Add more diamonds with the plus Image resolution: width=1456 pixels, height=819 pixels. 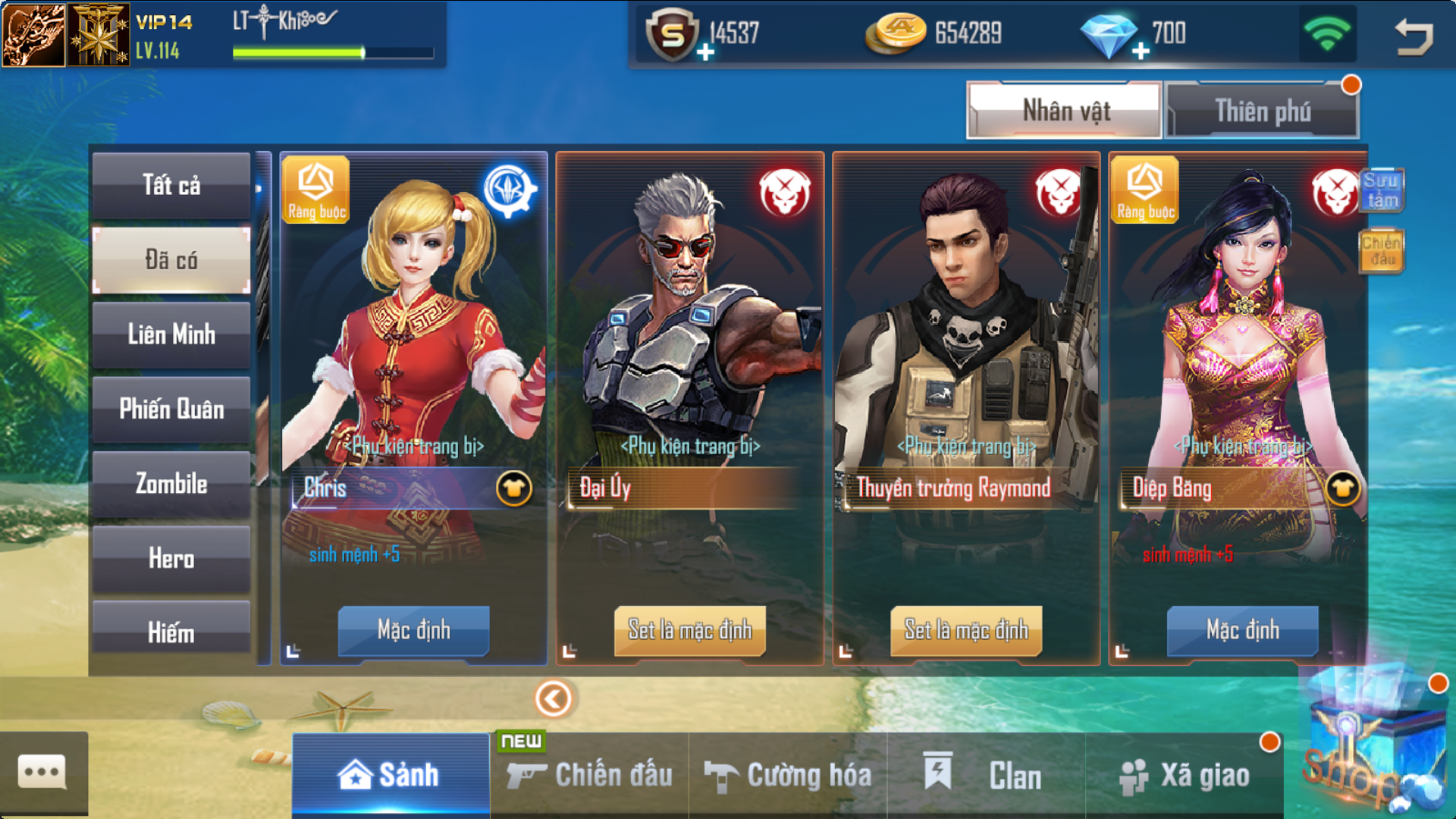(x=1141, y=52)
